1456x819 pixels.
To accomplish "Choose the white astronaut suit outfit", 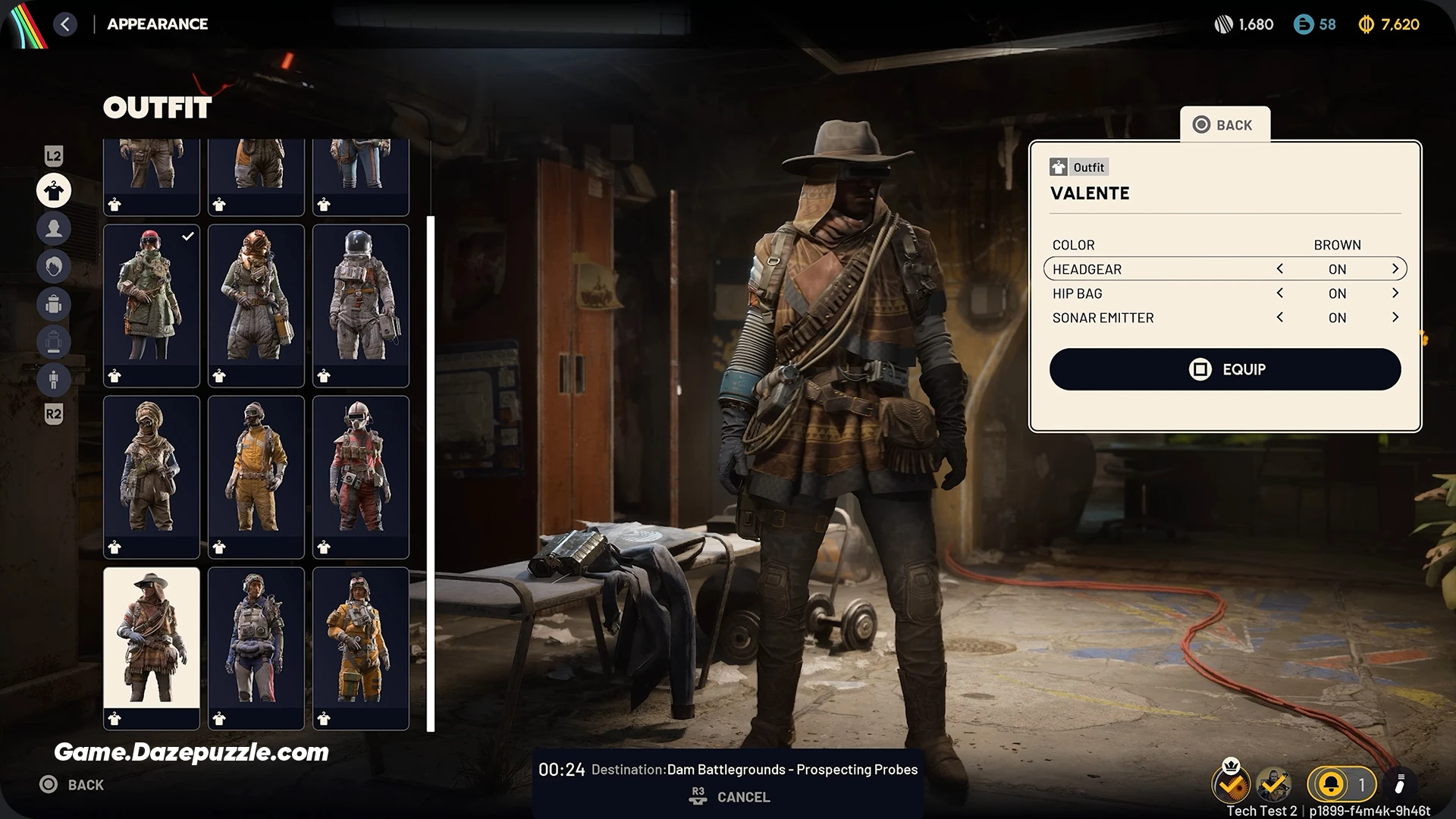I will 361,297.
